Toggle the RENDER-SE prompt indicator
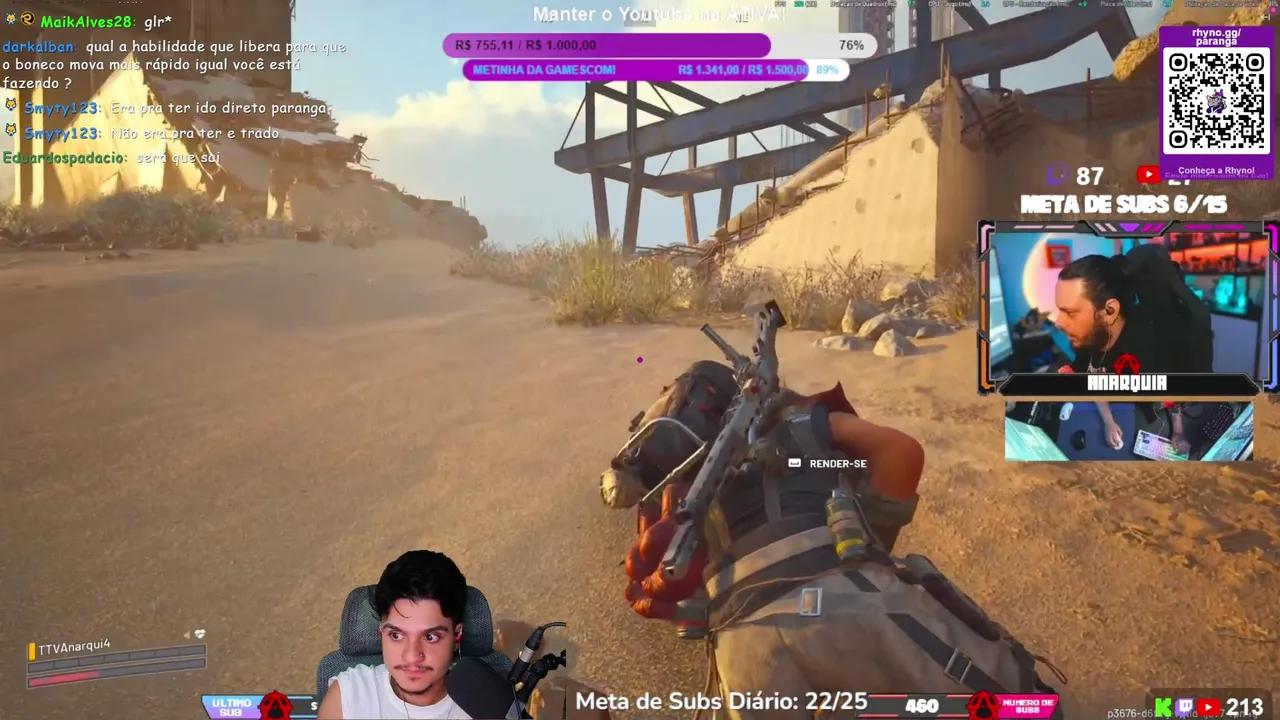 (793, 463)
